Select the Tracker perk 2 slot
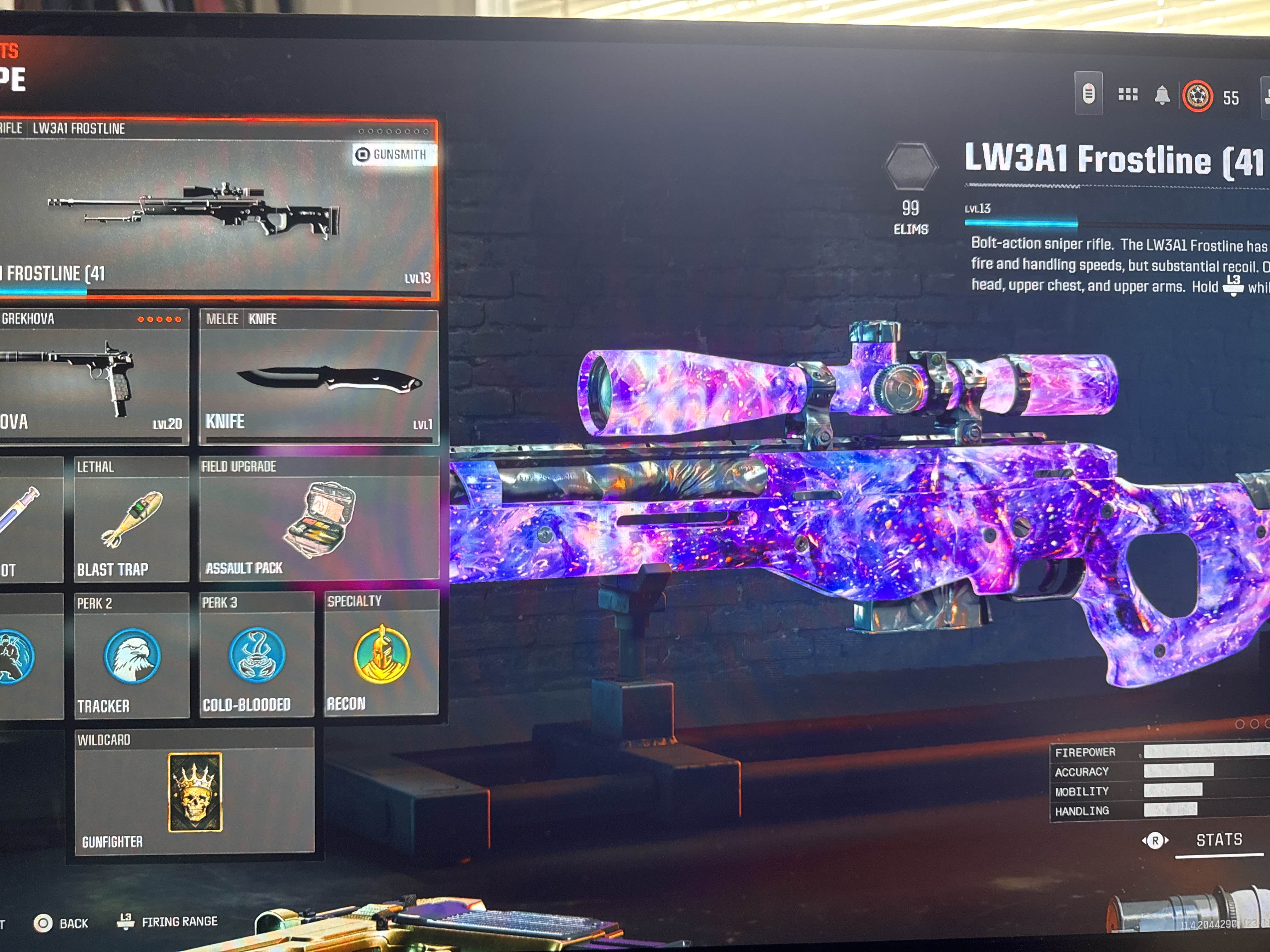 [x=131, y=656]
